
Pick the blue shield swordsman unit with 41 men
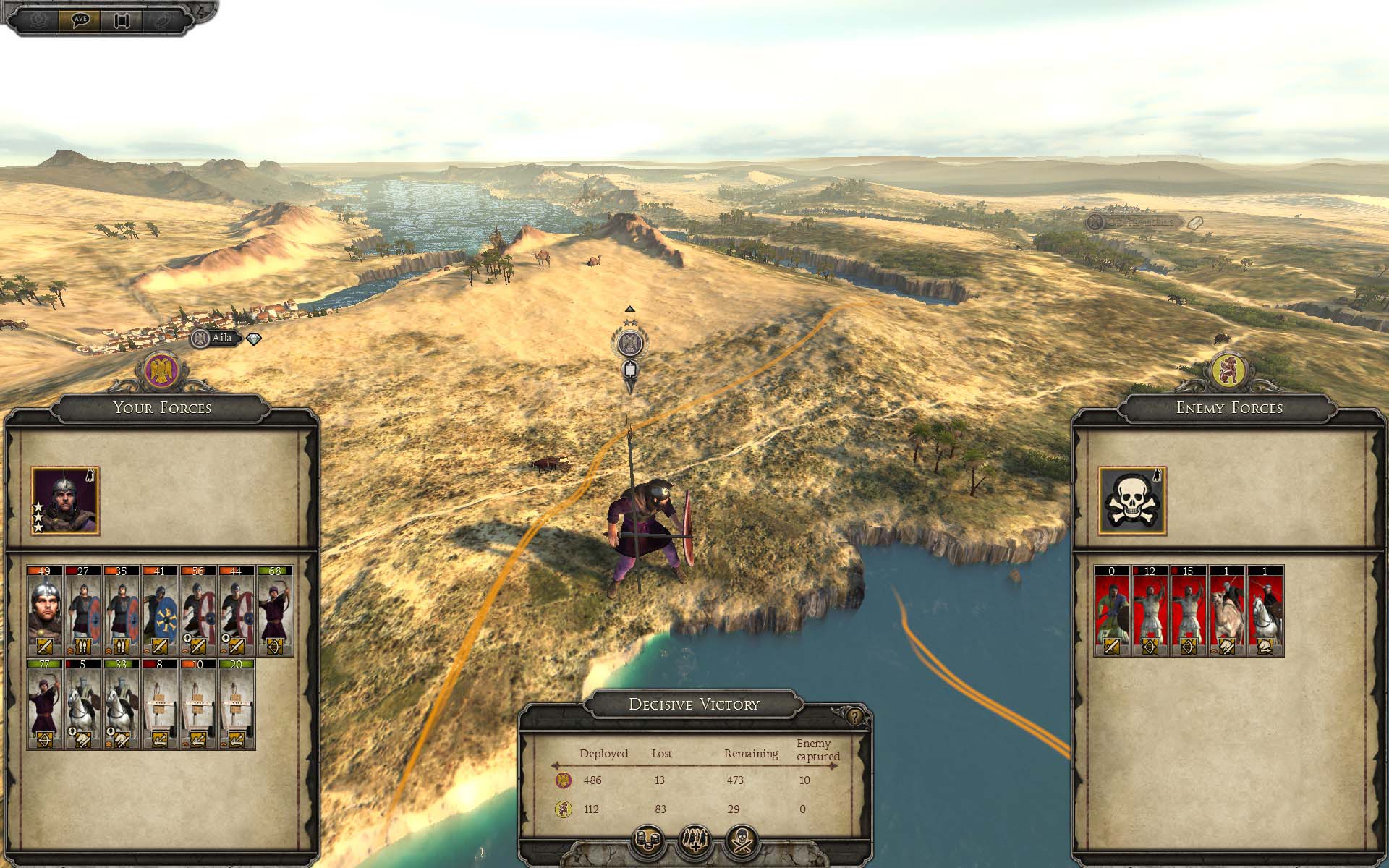[160, 611]
